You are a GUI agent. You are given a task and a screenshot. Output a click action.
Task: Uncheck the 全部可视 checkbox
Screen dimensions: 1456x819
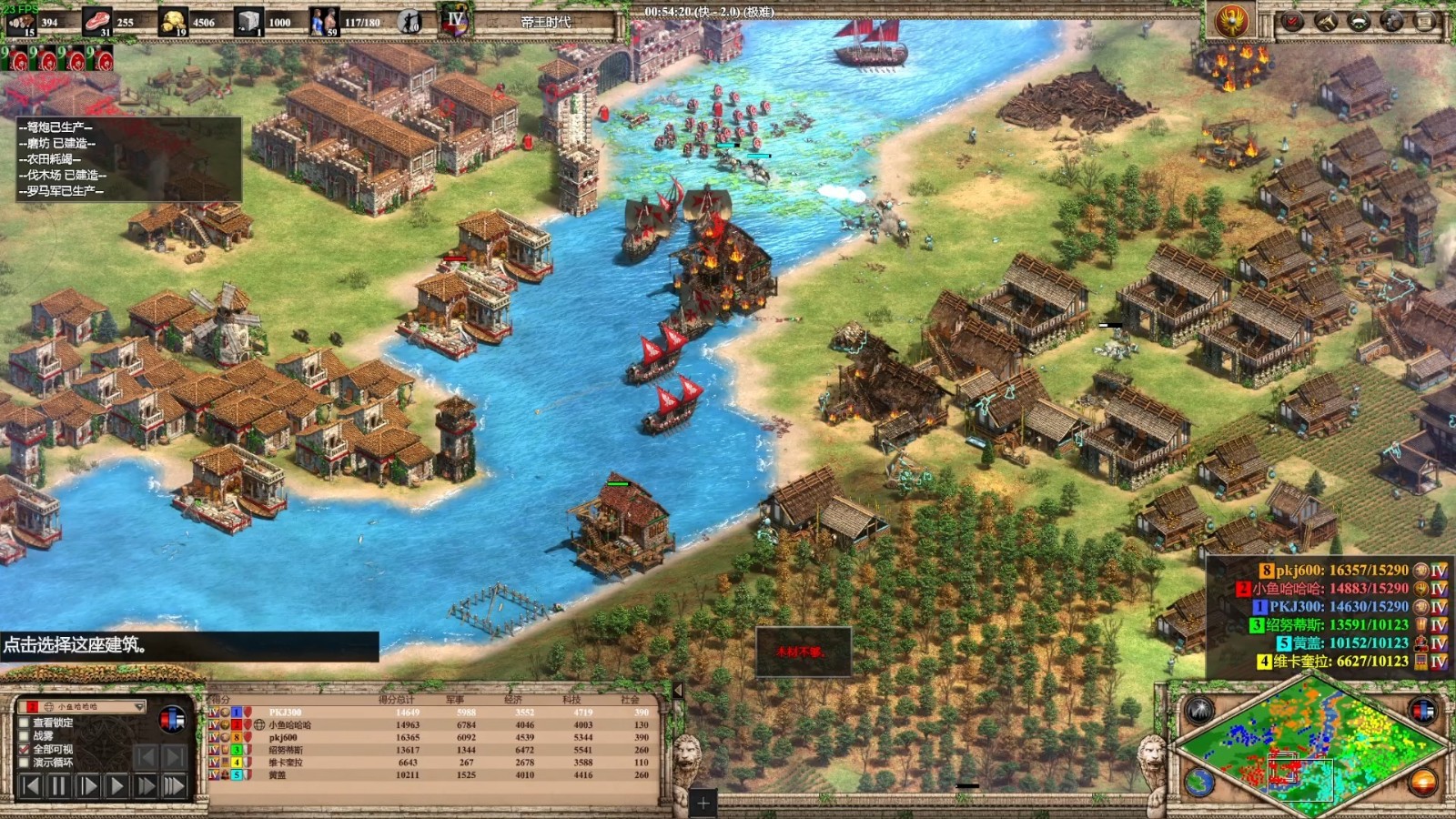pyautogui.click(x=25, y=749)
